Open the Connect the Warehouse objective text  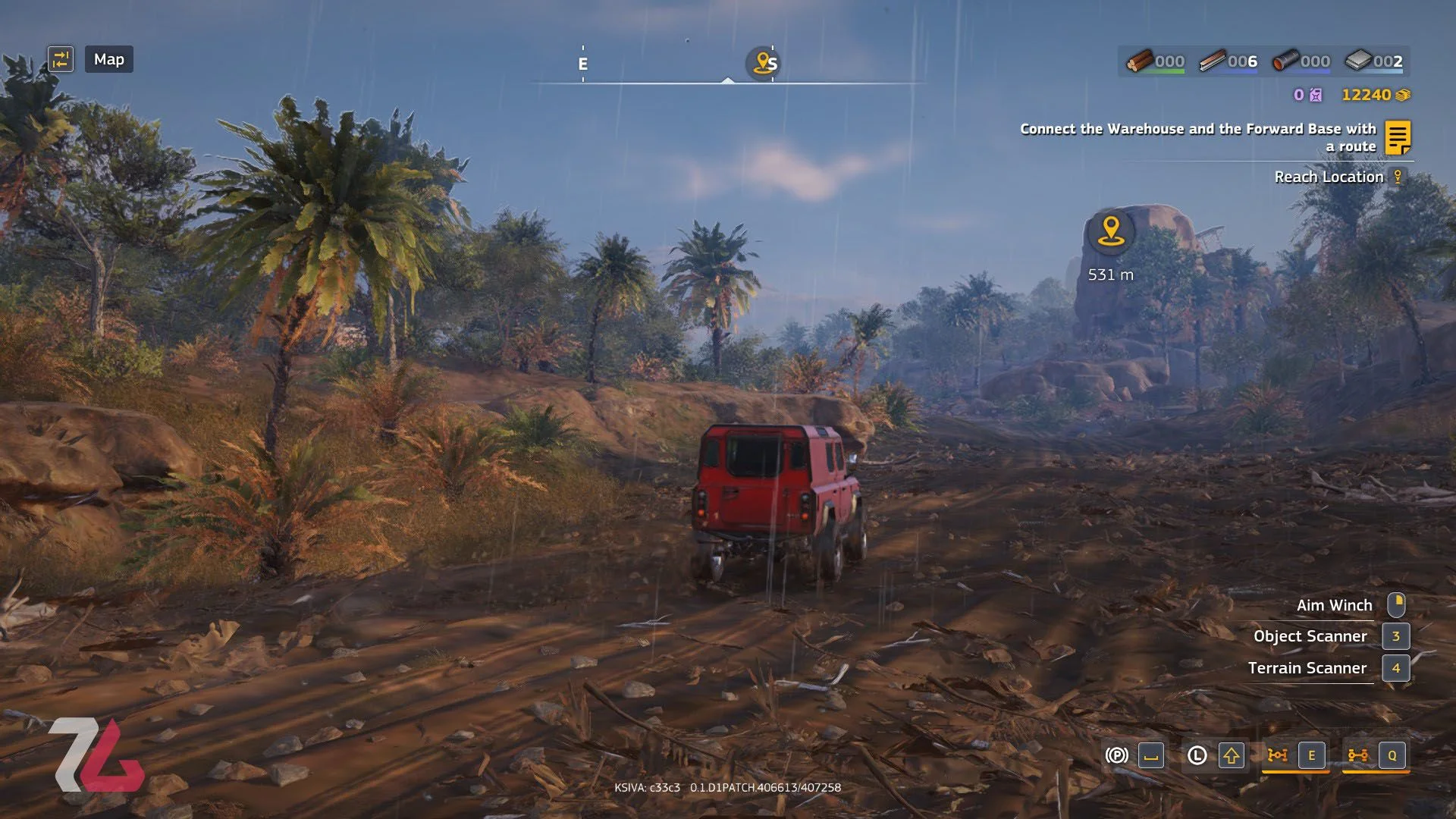[x=1197, y=137]
